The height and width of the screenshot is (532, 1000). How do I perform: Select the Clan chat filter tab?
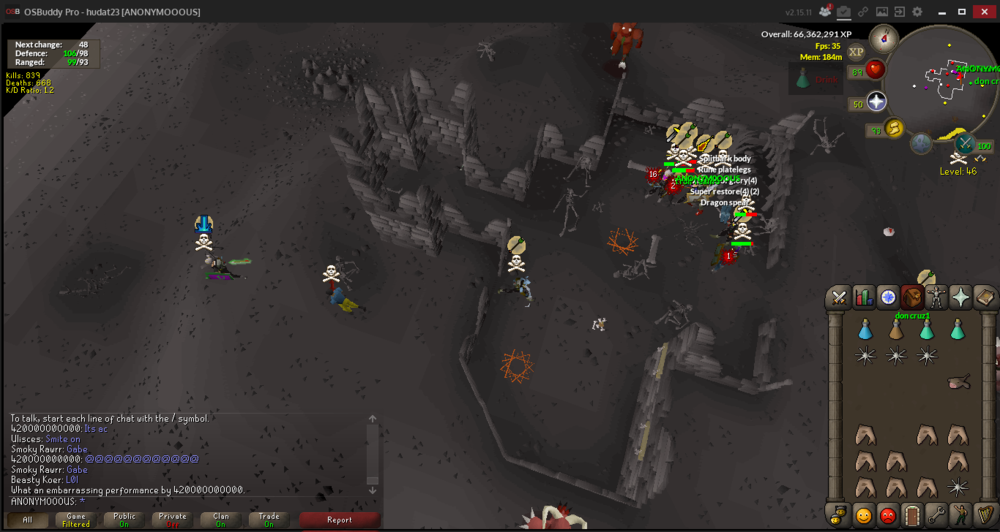[220, 520]
